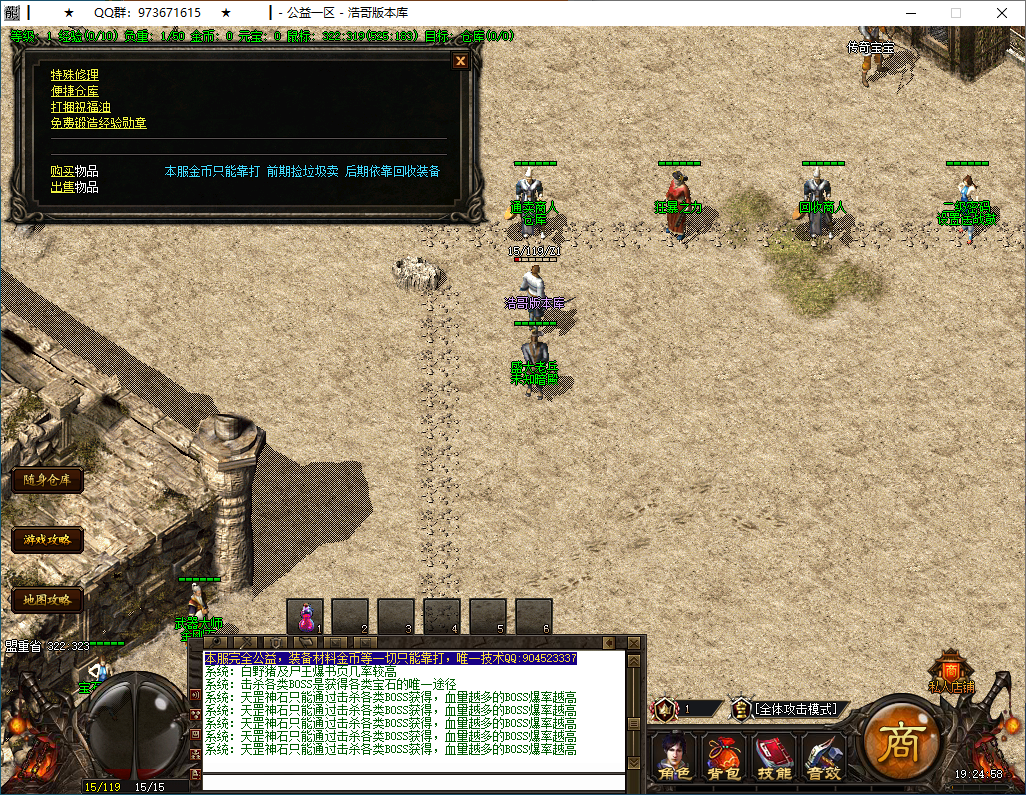The height and width of the screenshot is (795, 1026).
Task: Open the 游戏攻略 game guide
Action: pos(47,540)
